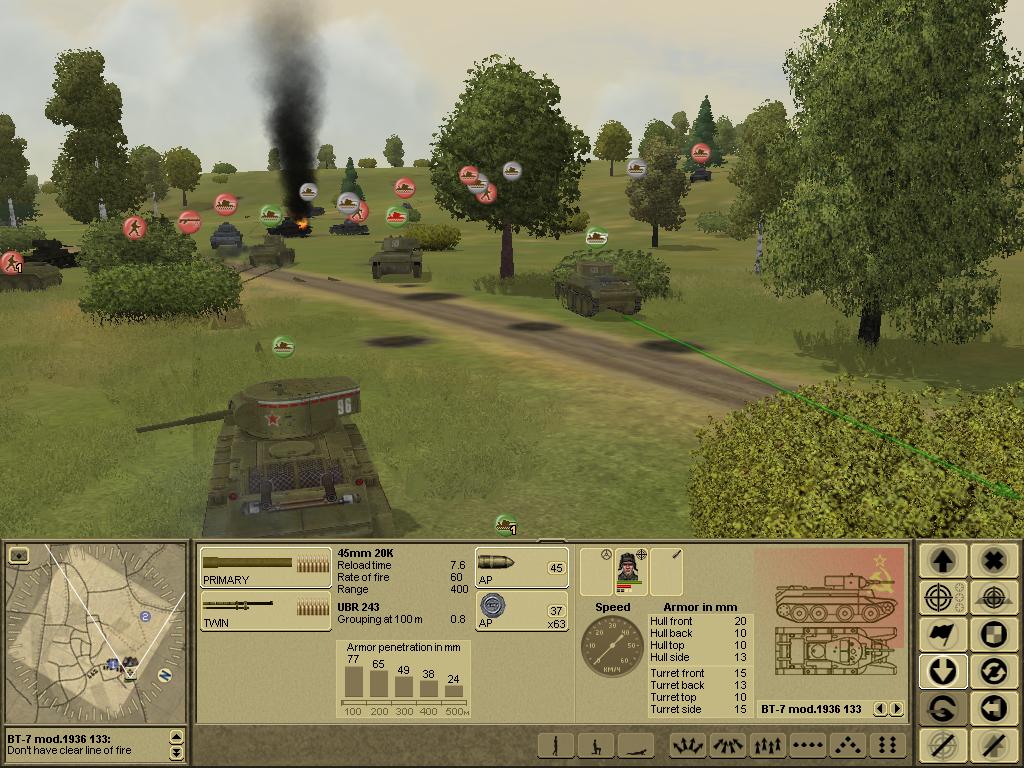Screen dimensions: 1024x768
Task: Issue the move order with the up arrow
Action: 941,561
